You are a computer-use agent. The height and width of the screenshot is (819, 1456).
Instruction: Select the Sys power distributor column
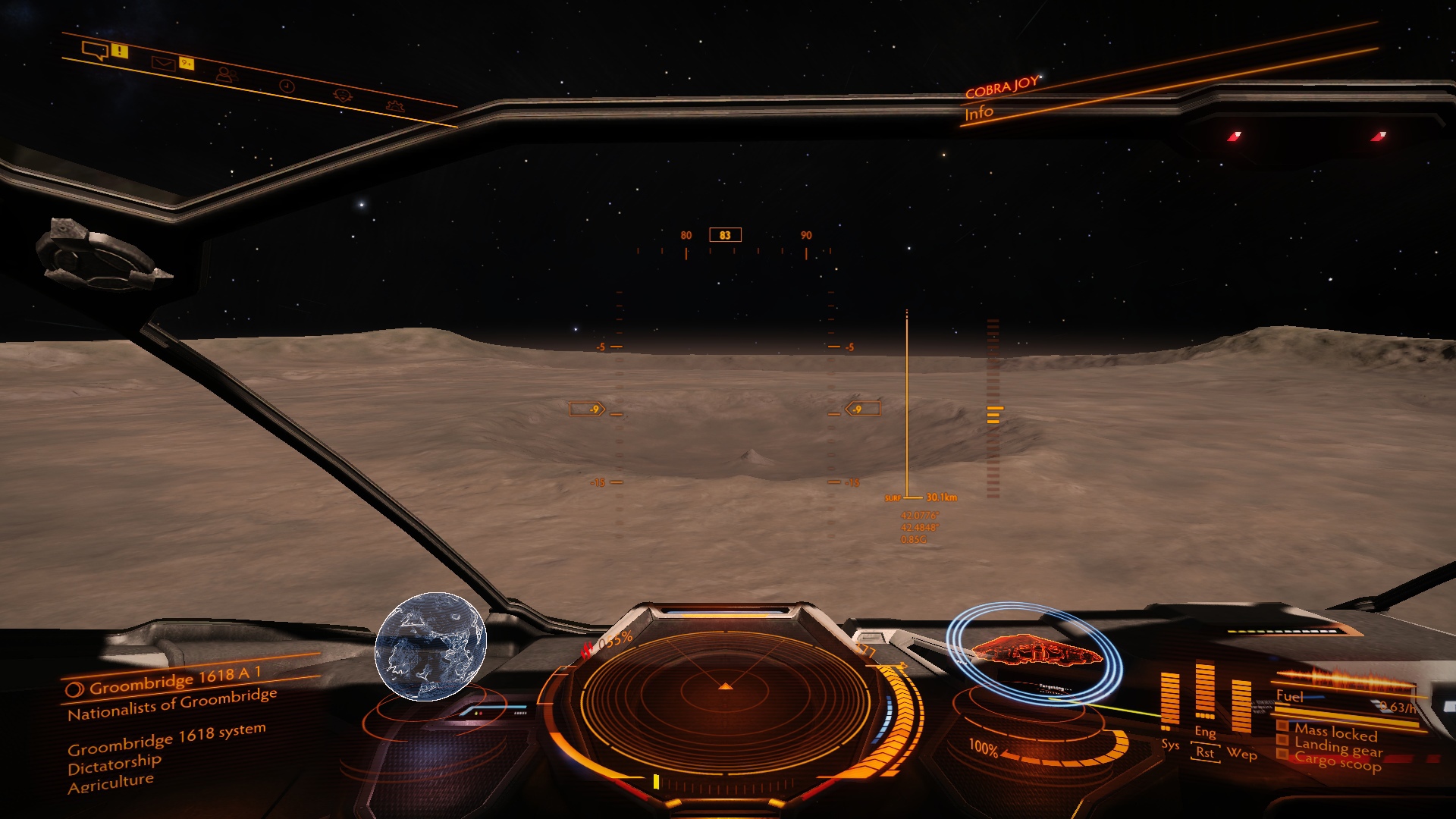[x=1170, y=699]
